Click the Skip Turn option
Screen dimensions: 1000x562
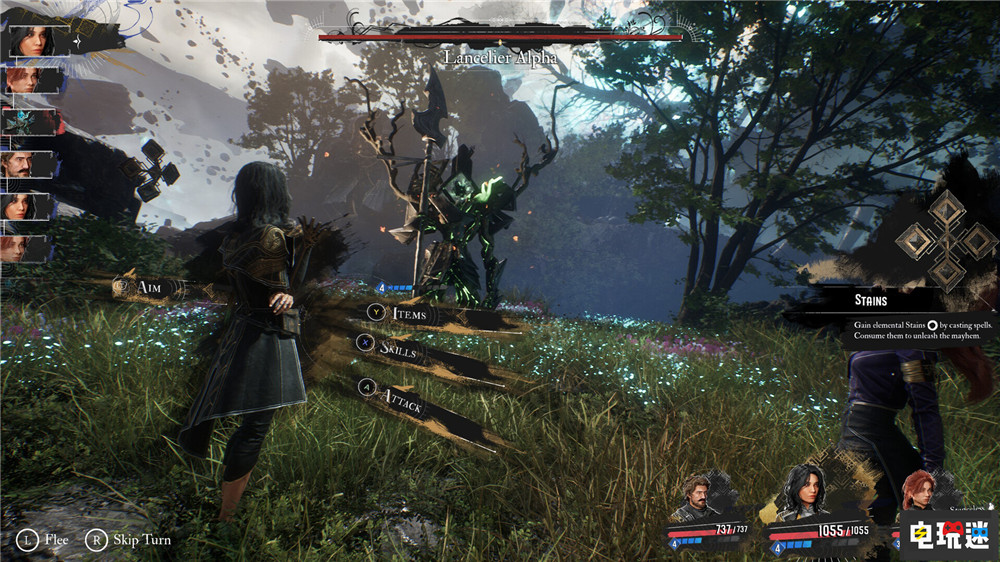tap(141, 540)
